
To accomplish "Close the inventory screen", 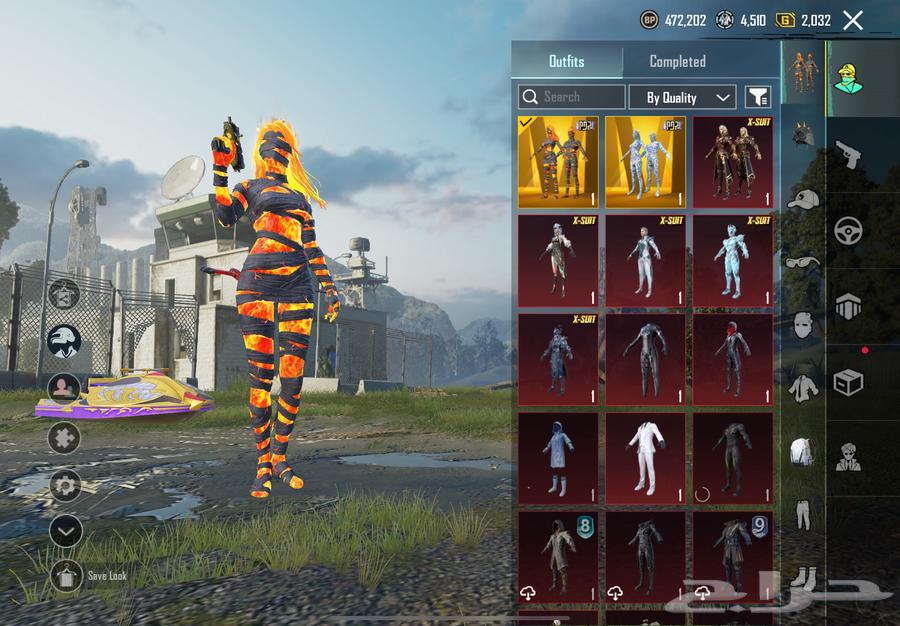I will tap(853, 20).
